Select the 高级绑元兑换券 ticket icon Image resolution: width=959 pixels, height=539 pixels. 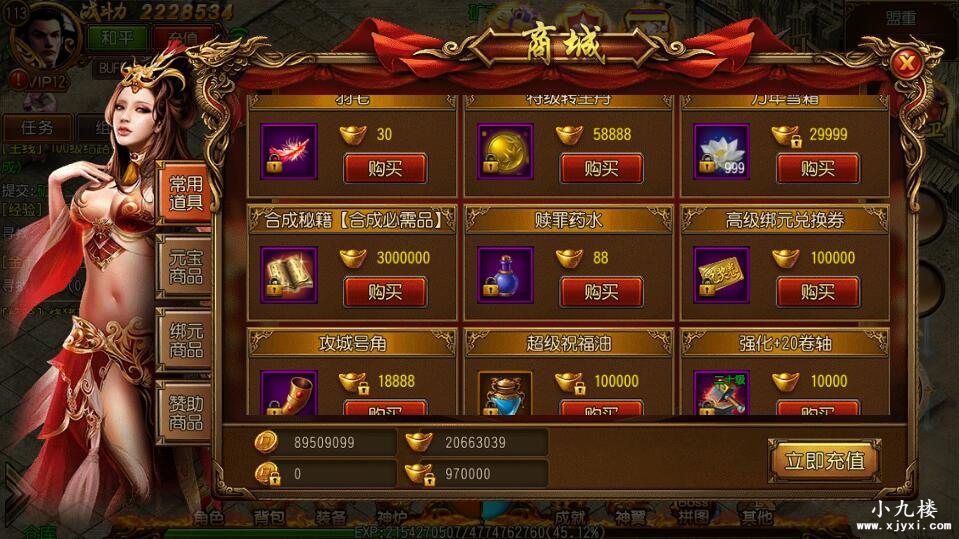pos(722,275)
